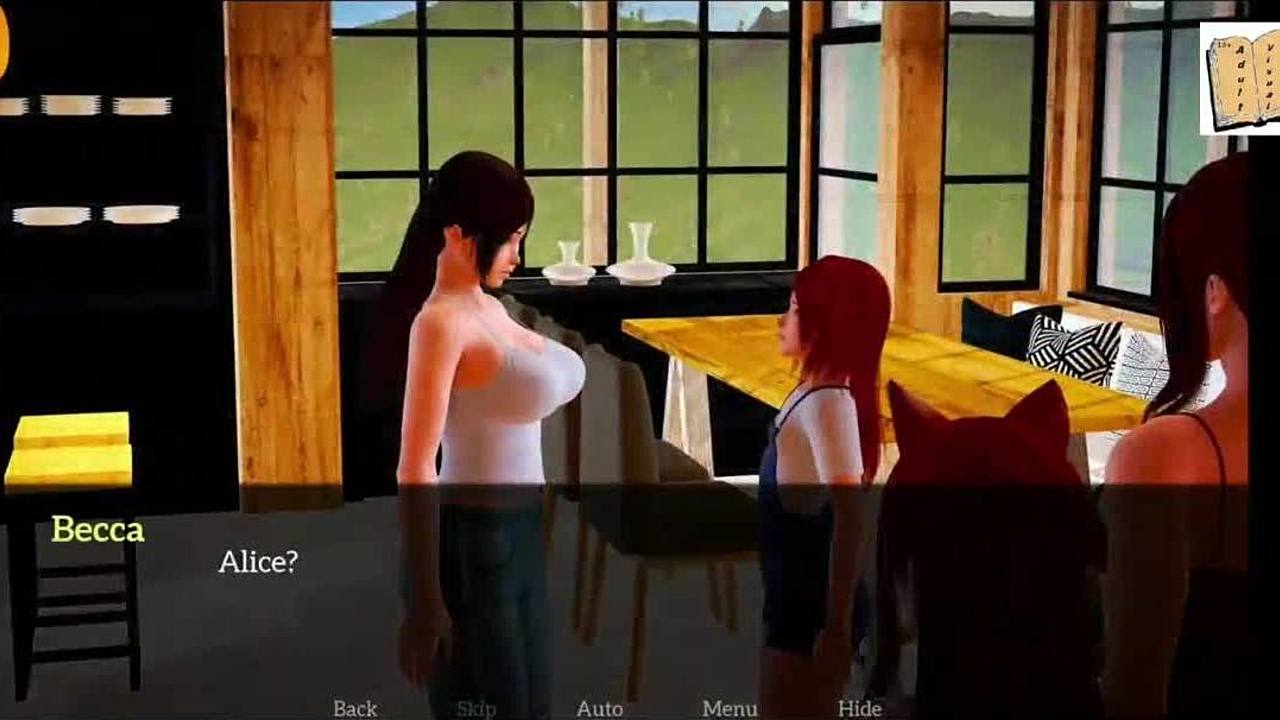The image size is (1280, 720).
Task: Click the adult book logo watermark
Action: [x=1239, y=79]
